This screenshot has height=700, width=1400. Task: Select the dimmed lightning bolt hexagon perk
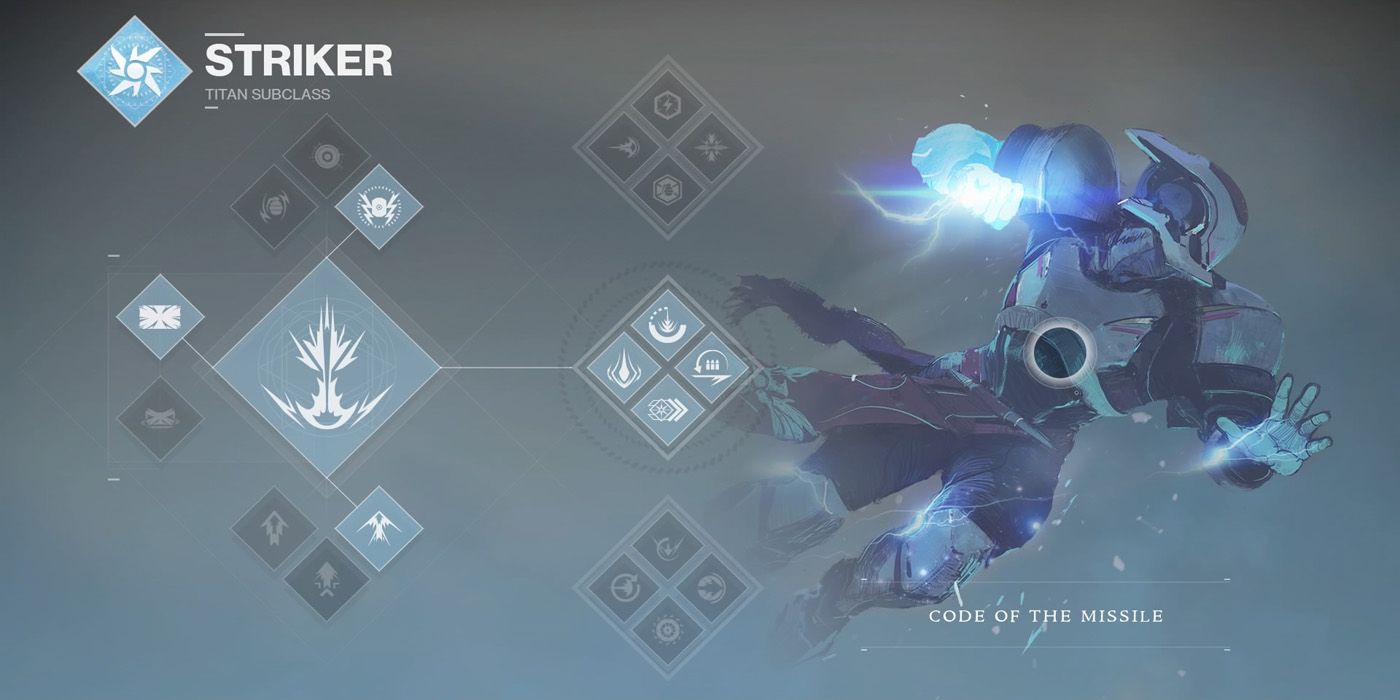click(668, 104)
